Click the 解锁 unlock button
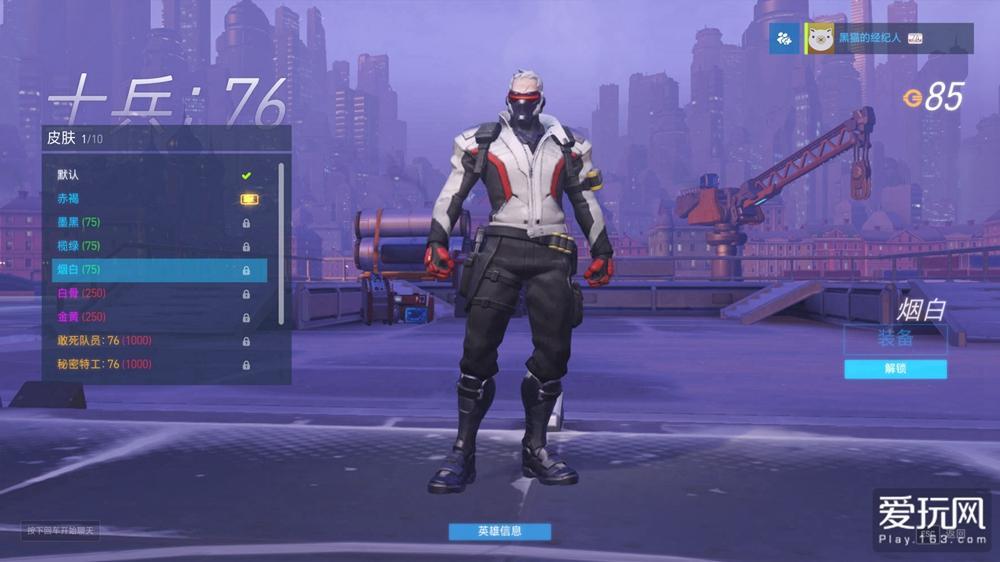The width and height of the screenshot is (1000, 562). [895, 369]
